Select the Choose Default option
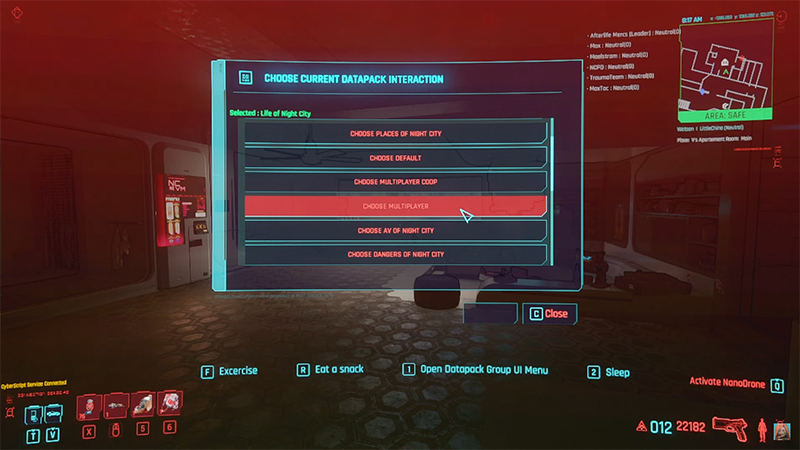The image size is (800, 450). (396, 158)
